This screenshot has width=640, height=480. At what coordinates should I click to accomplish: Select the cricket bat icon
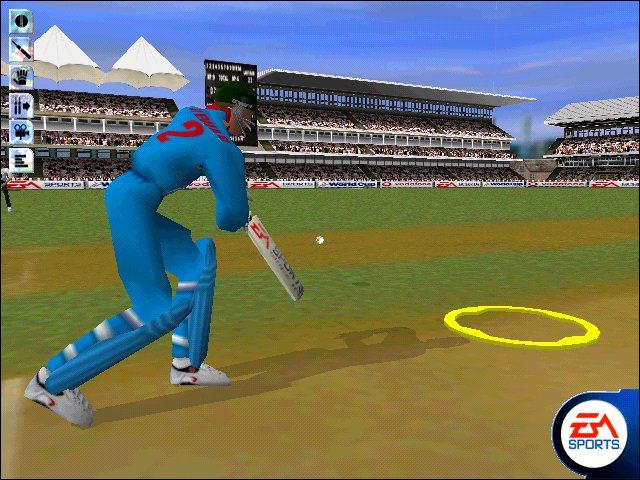pyautogui.click(x=21, y=48)
